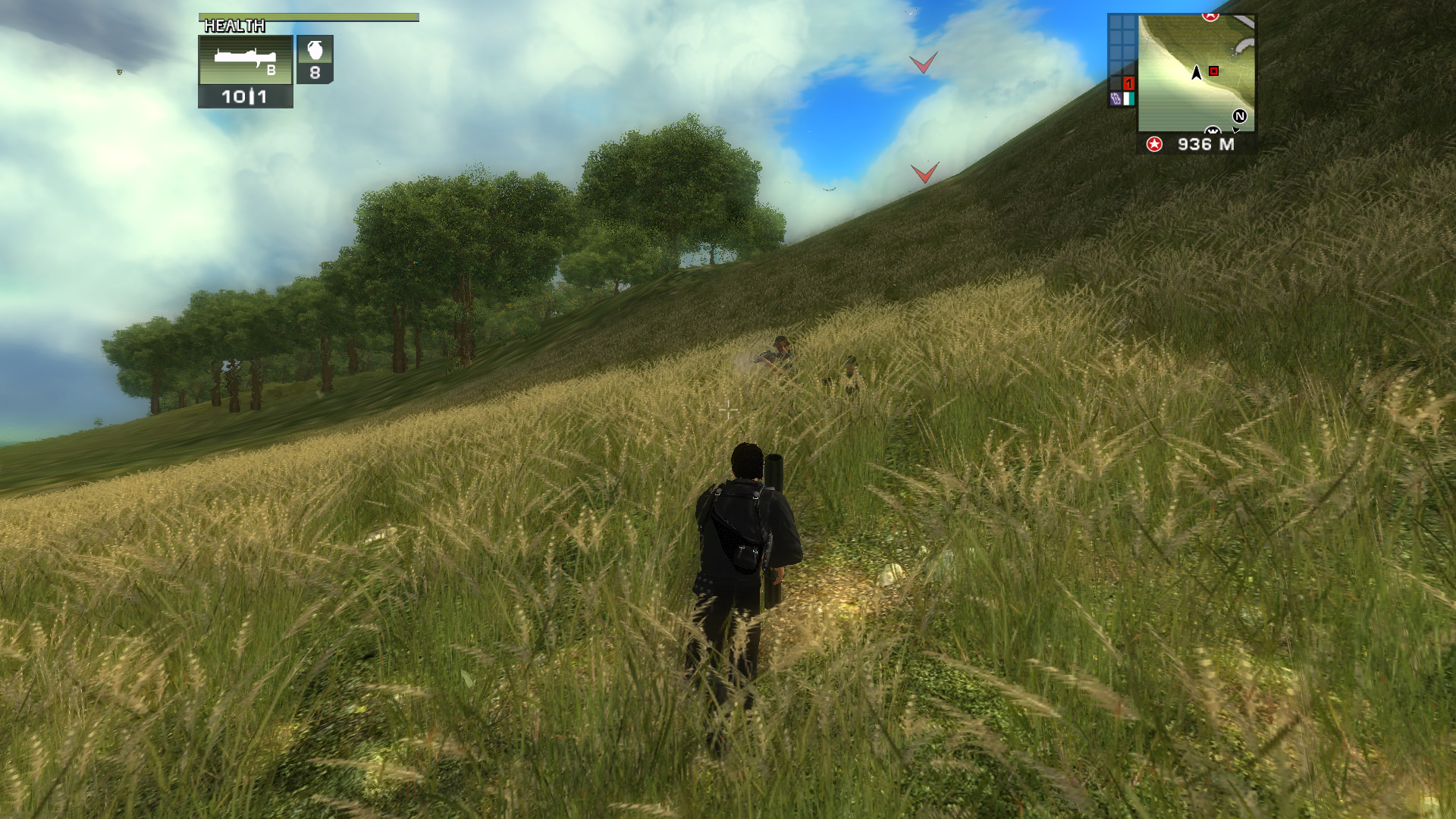Click the HEALTH label

[235, 26]
